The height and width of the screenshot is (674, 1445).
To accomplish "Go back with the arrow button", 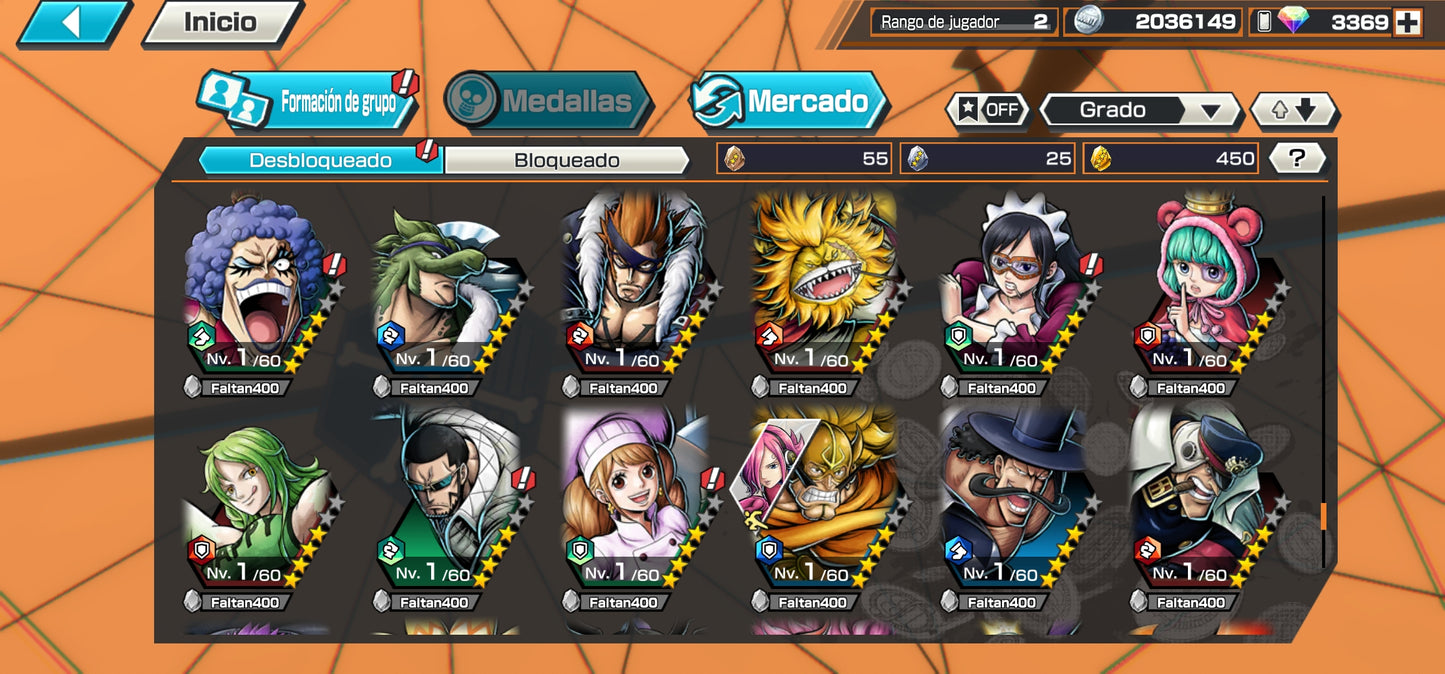I will click(x=72, y=22).
